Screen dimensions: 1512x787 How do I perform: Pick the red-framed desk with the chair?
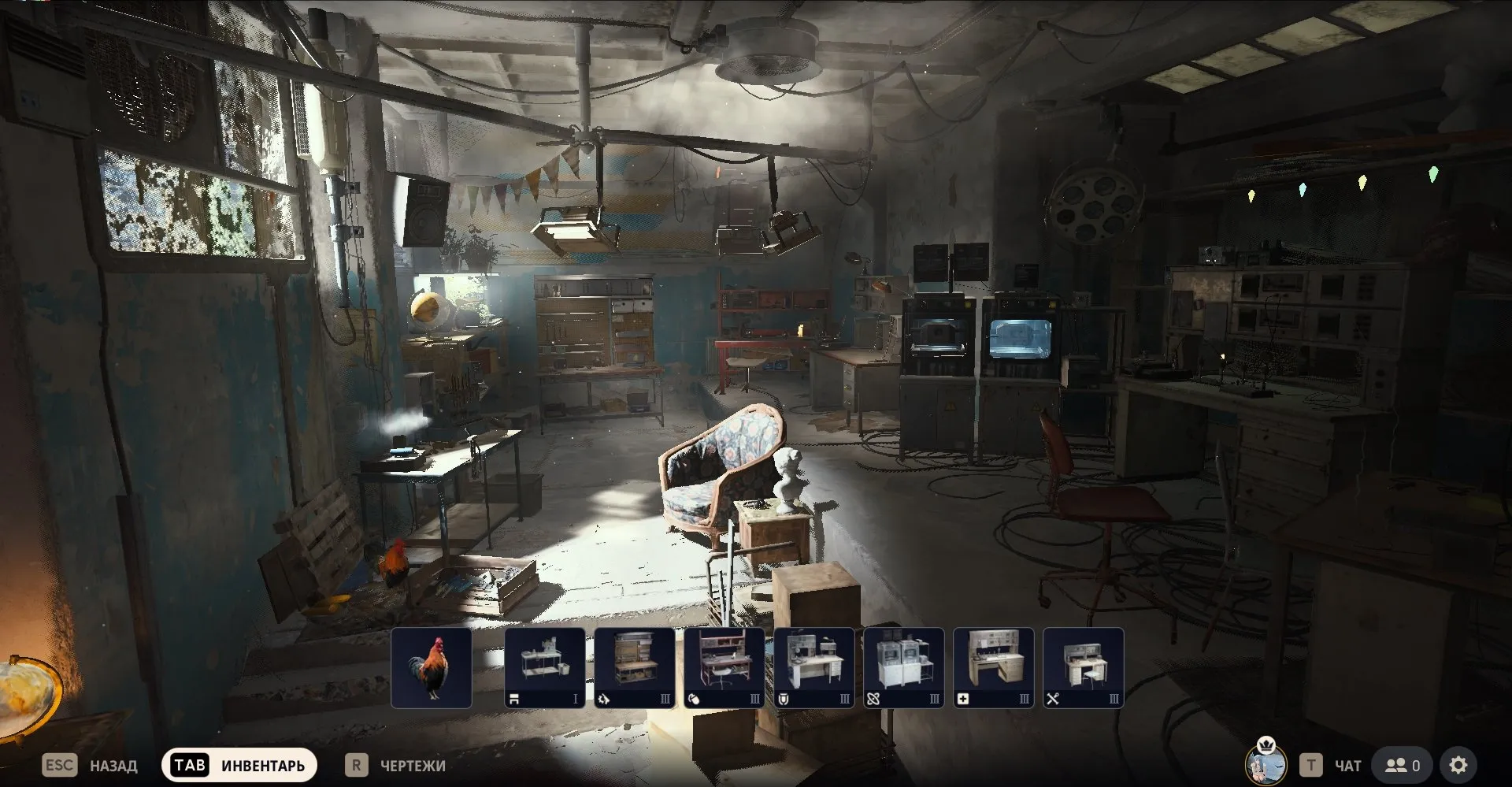click(x=724, y=668)
